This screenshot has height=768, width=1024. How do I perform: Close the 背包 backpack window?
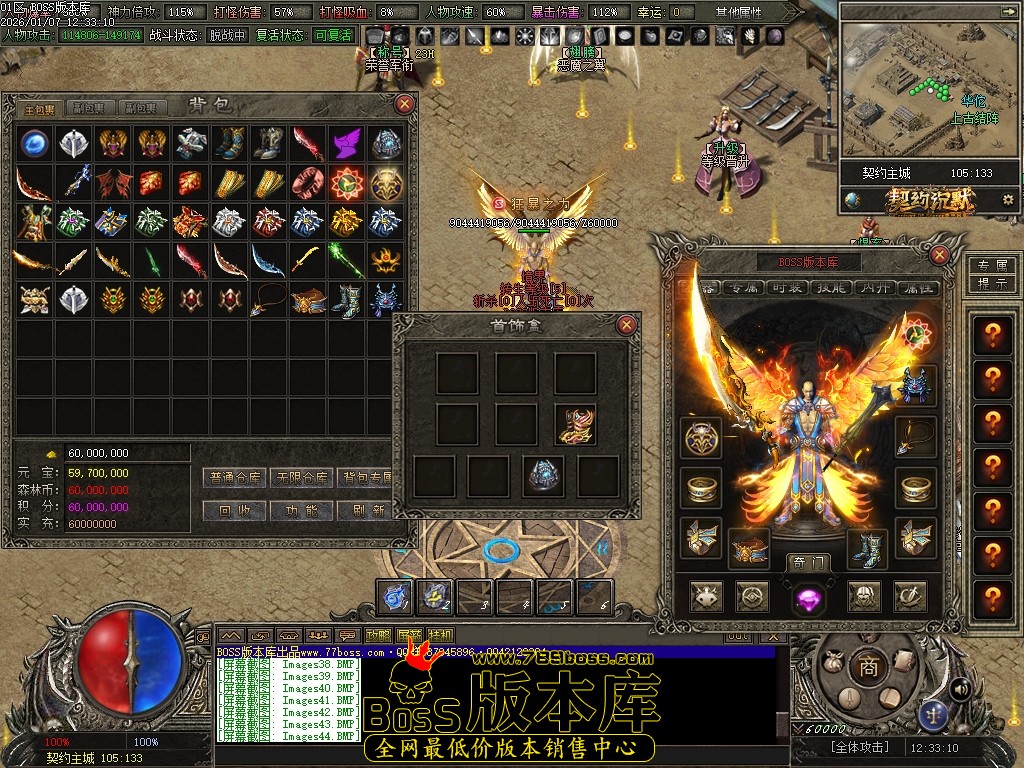coord(405,104)
